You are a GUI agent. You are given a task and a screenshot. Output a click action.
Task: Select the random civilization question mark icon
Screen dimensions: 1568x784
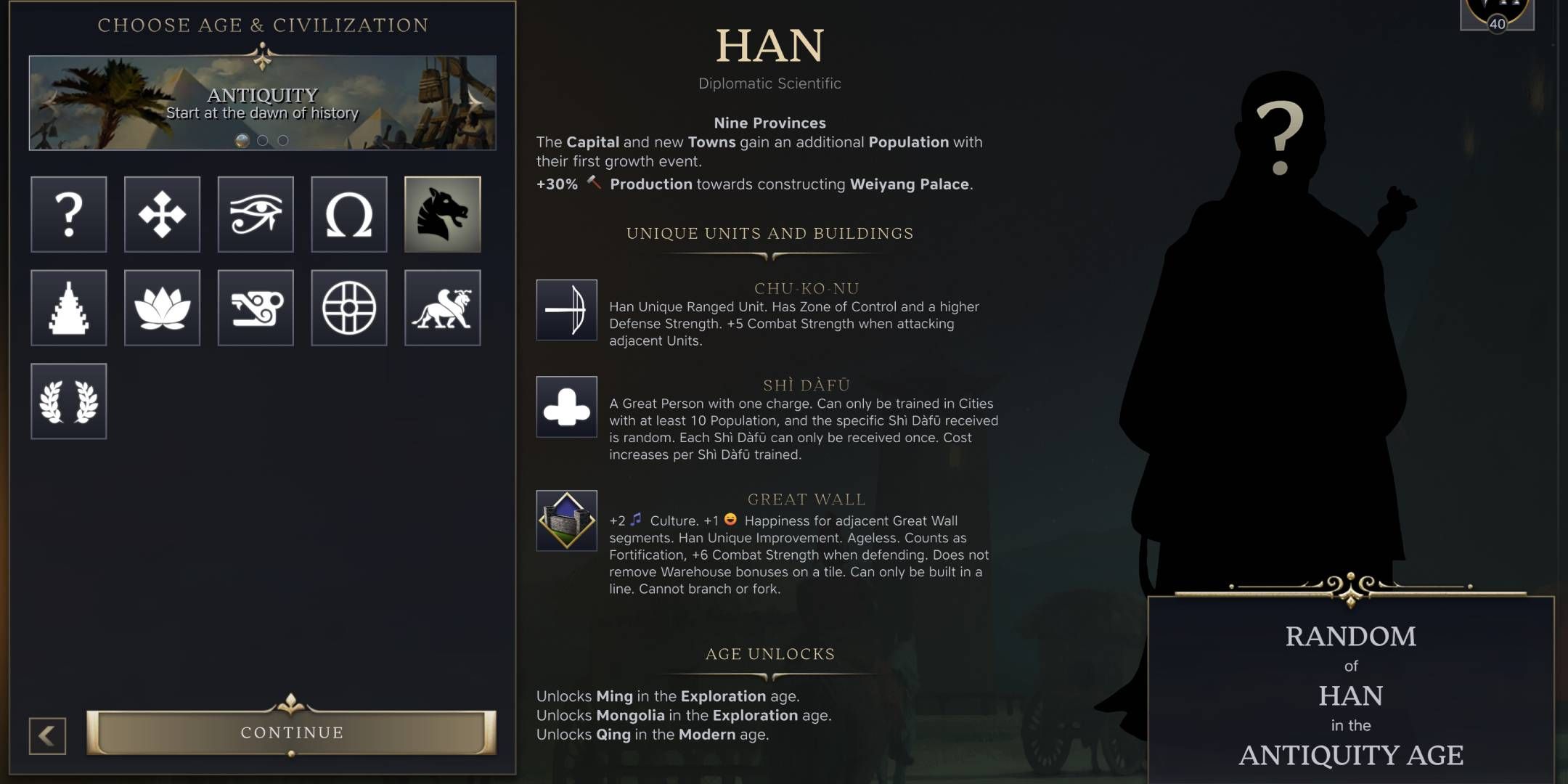pyautogui.click(x=69, y=215)
